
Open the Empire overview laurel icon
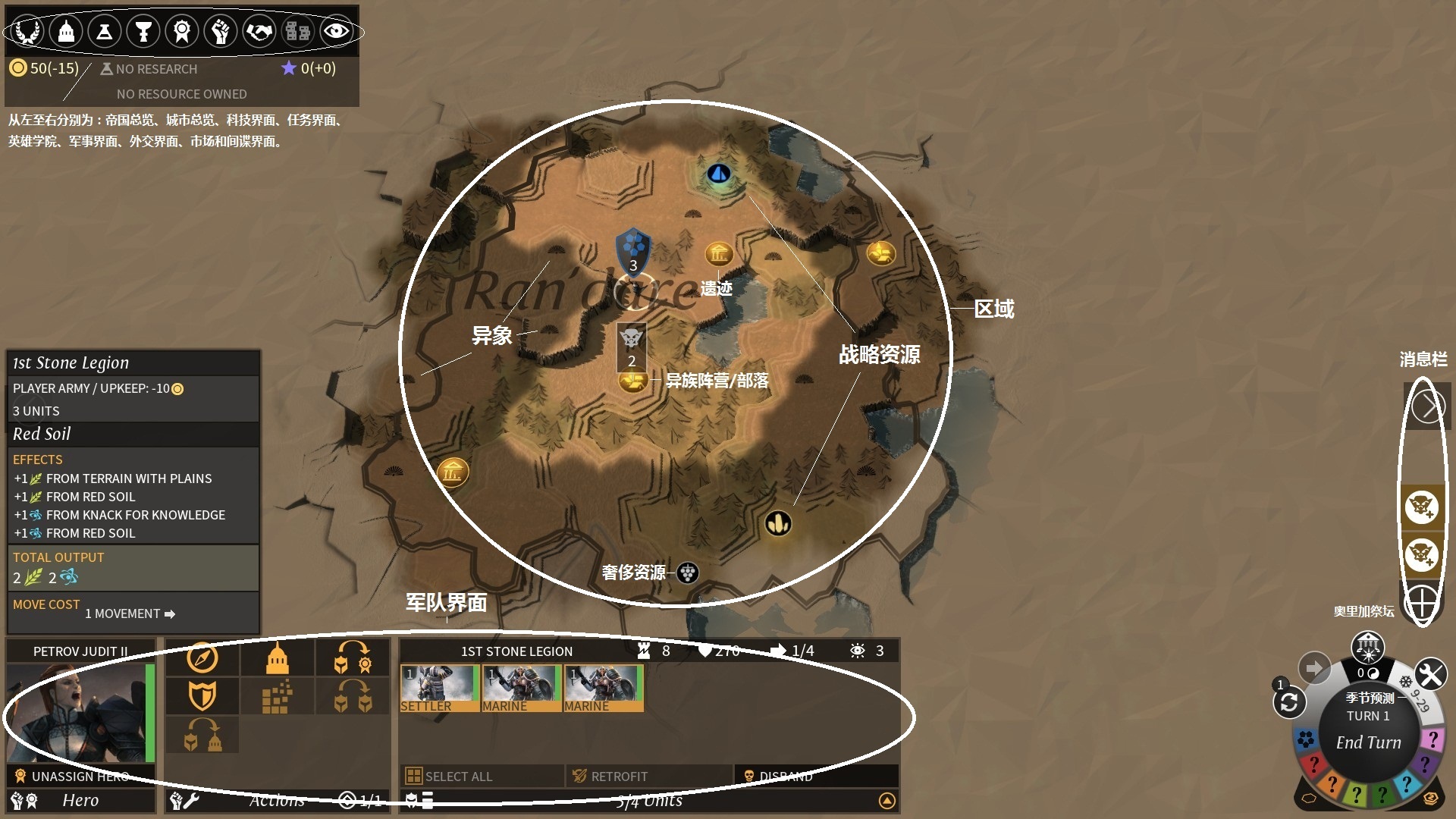click(x=27, y=32)
